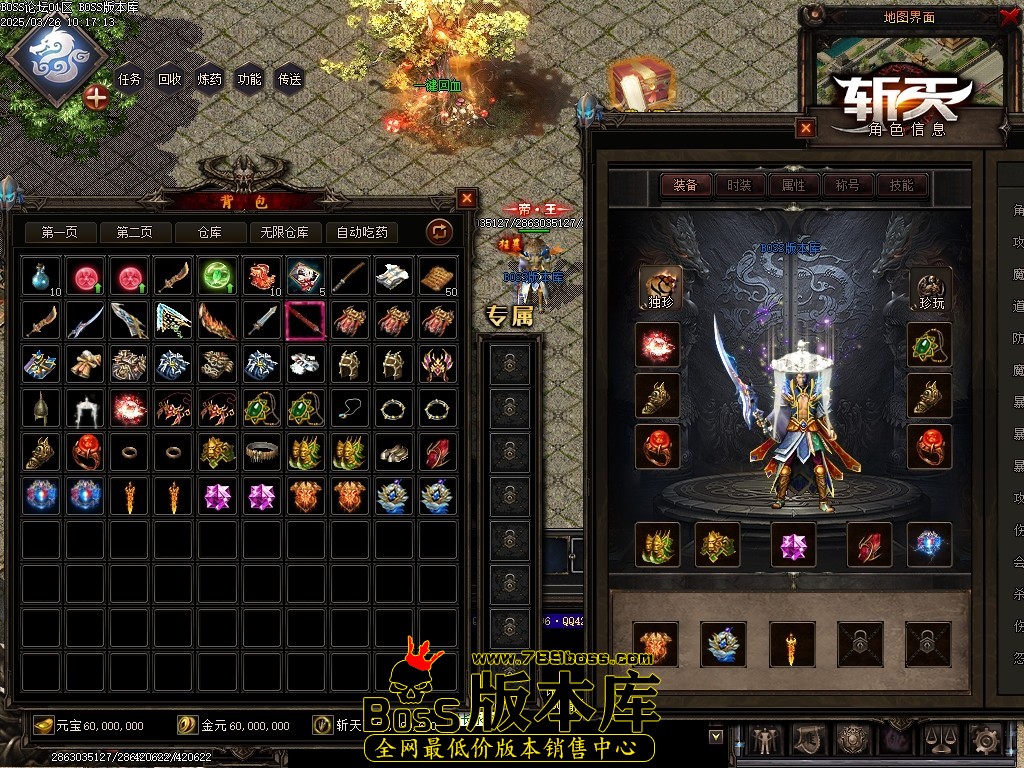1024x768 pixels.
Task: Open the 功能 functions menu
Action: pyautogui.click(x=250, y=79)
